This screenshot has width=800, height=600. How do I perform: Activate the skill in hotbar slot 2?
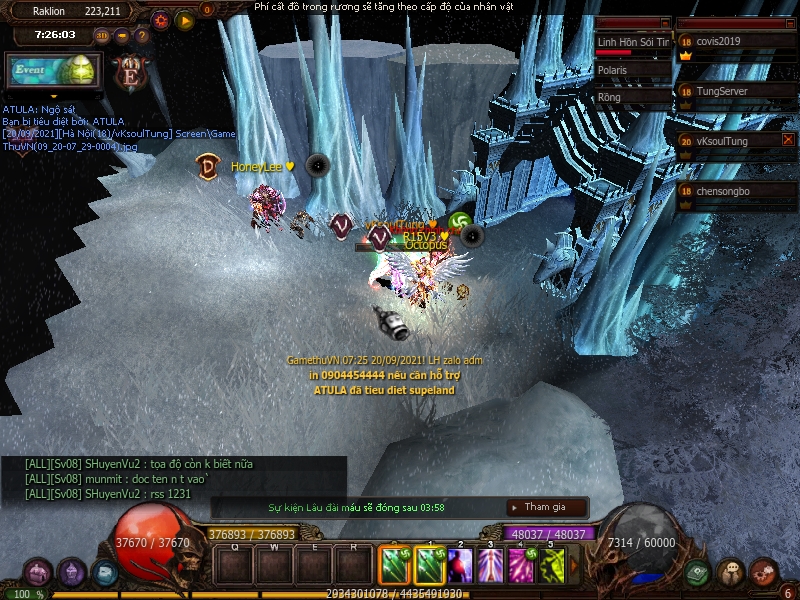tap(460, 566)
